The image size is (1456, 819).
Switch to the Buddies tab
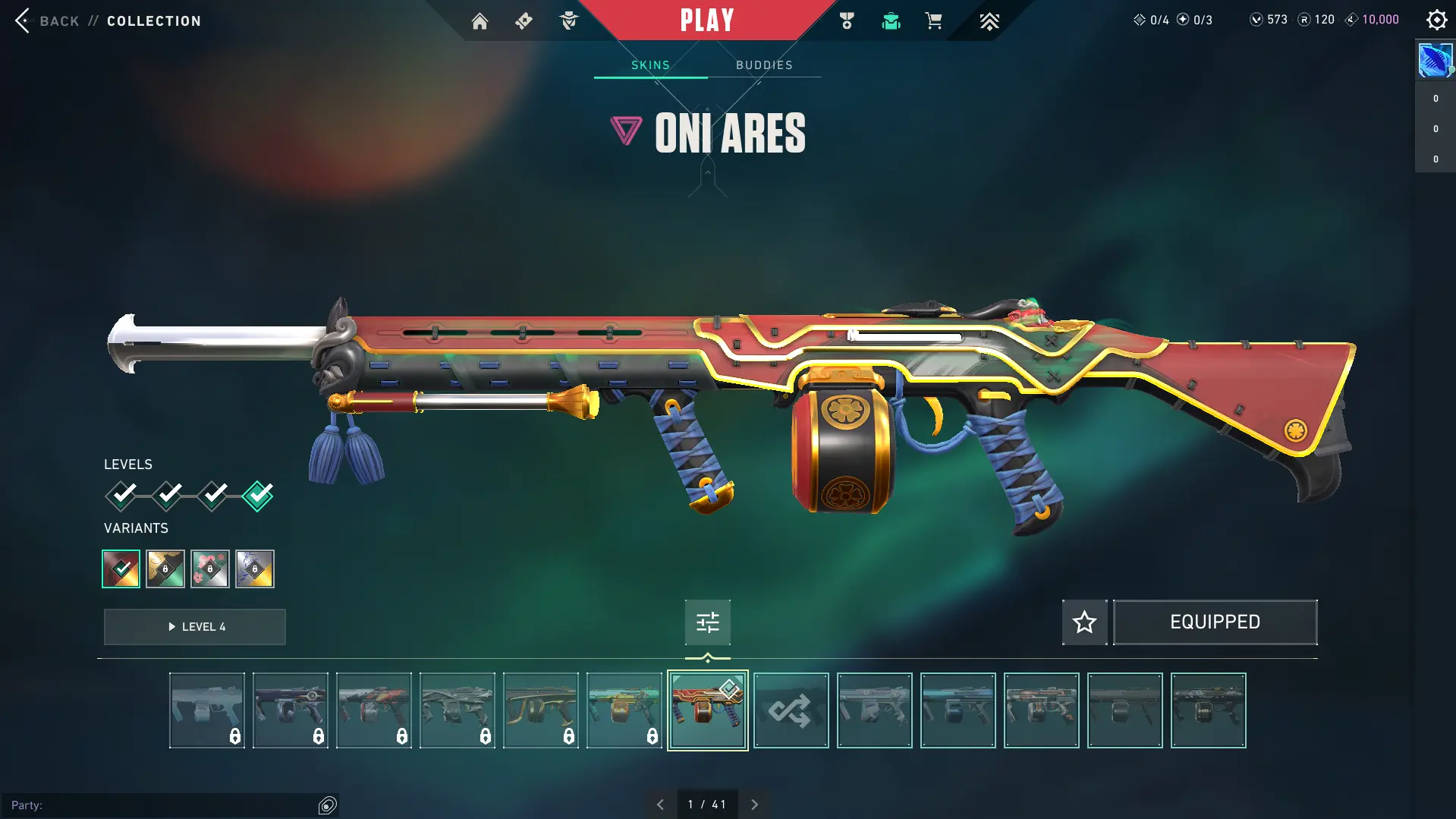764,65
